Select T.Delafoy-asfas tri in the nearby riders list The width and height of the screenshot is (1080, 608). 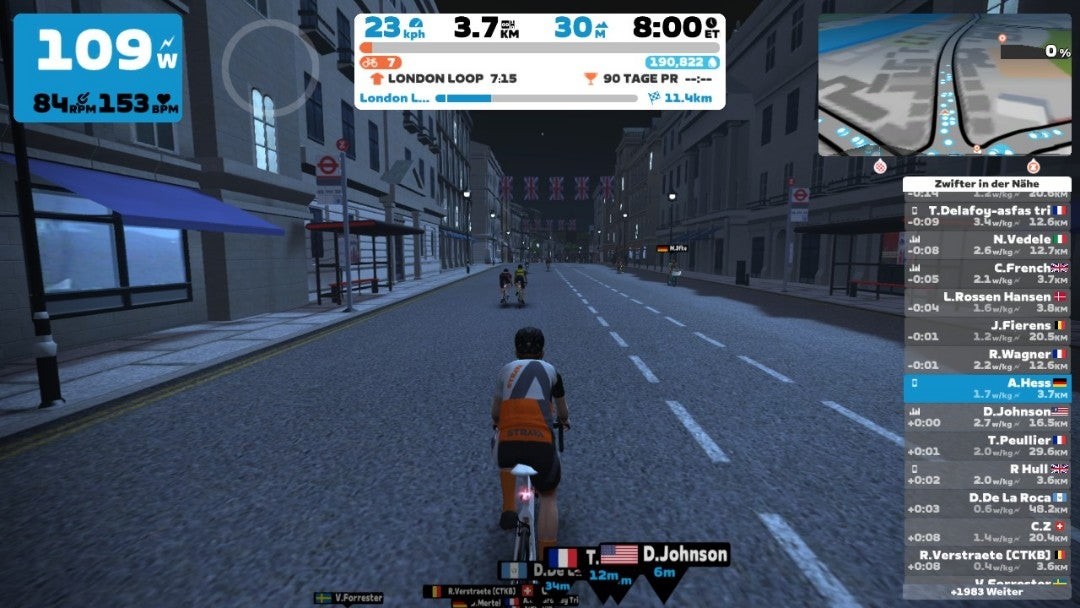click(x=987, y=217)
